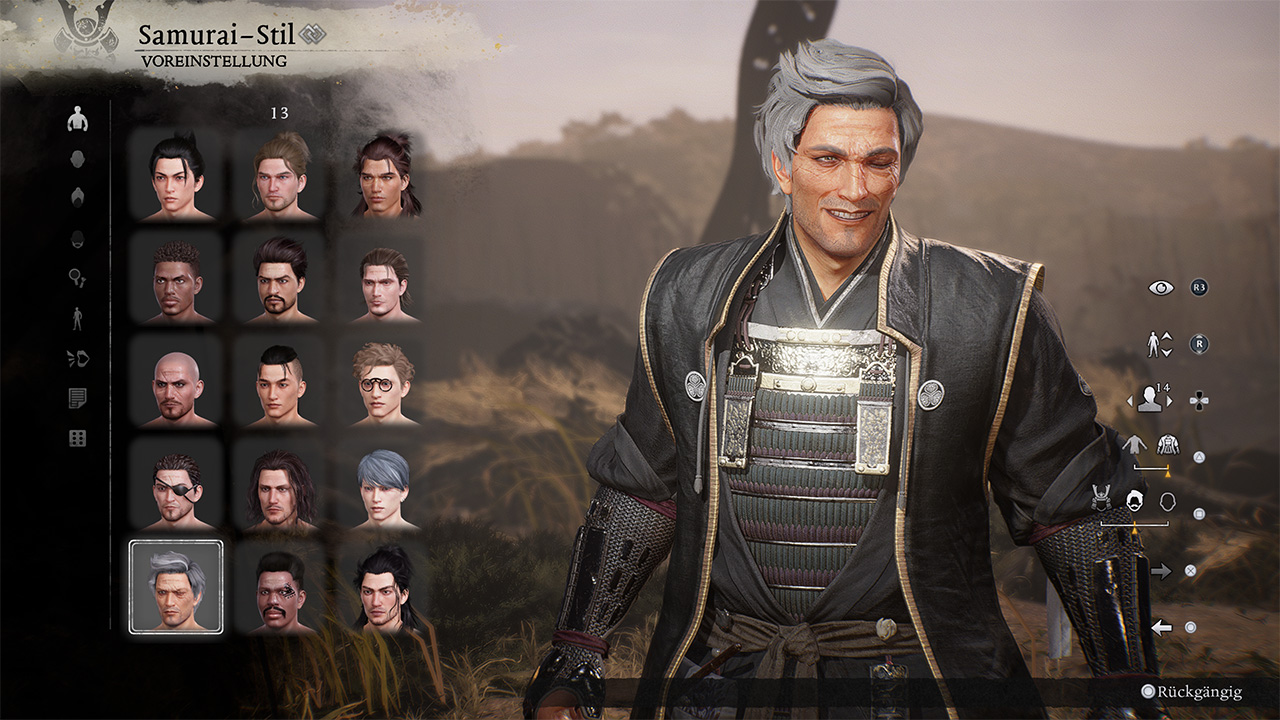This screenshot has height=720, width=1280.
Task: Select the goatee preset with swept black hair
Action: (280, 278)
